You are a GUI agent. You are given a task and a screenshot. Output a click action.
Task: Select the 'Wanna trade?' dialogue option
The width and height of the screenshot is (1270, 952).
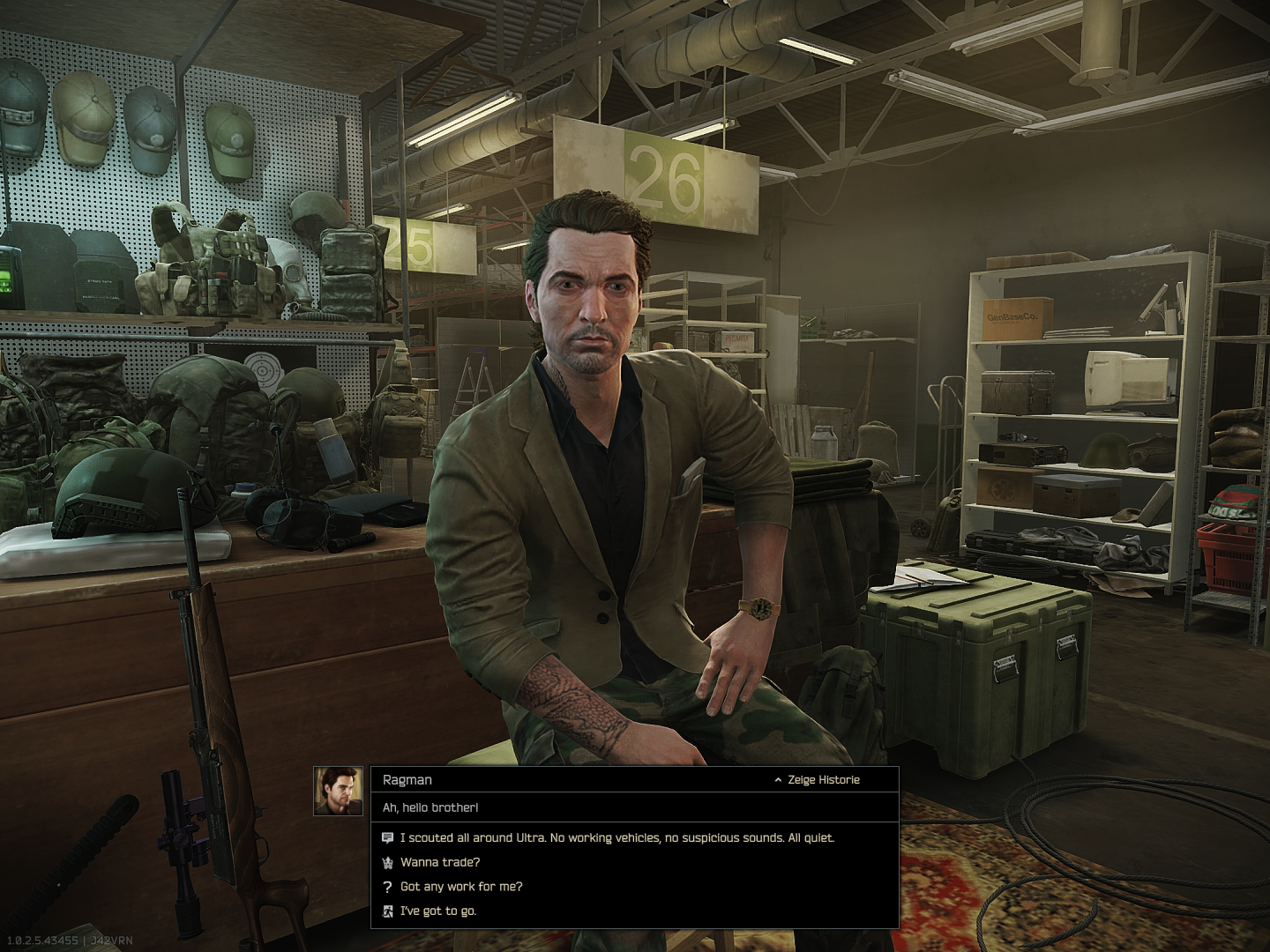tap(440, 863)
